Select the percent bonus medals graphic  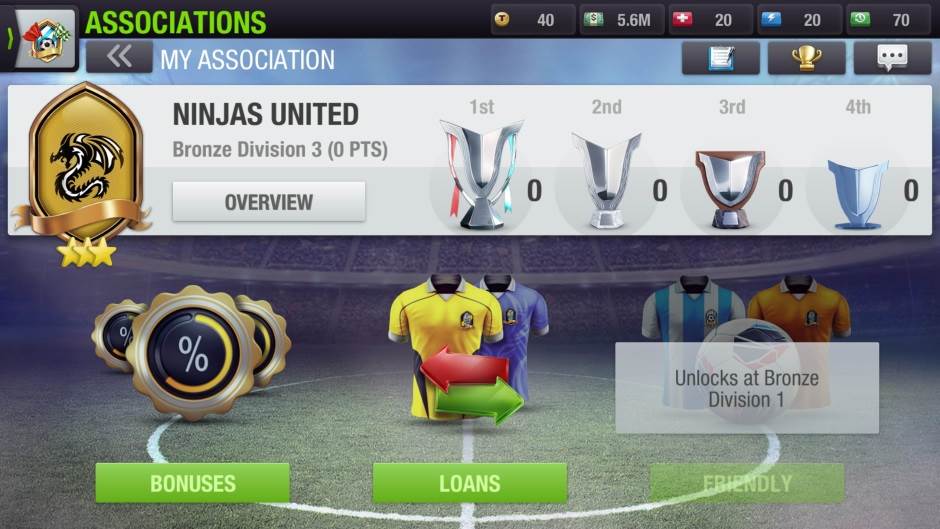click(192, 352)
